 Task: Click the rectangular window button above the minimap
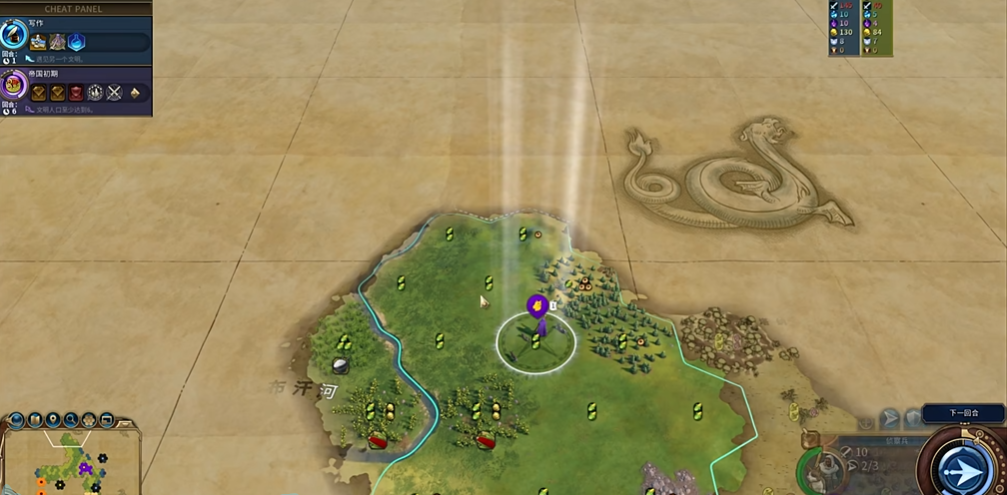(x=106, y=420)
